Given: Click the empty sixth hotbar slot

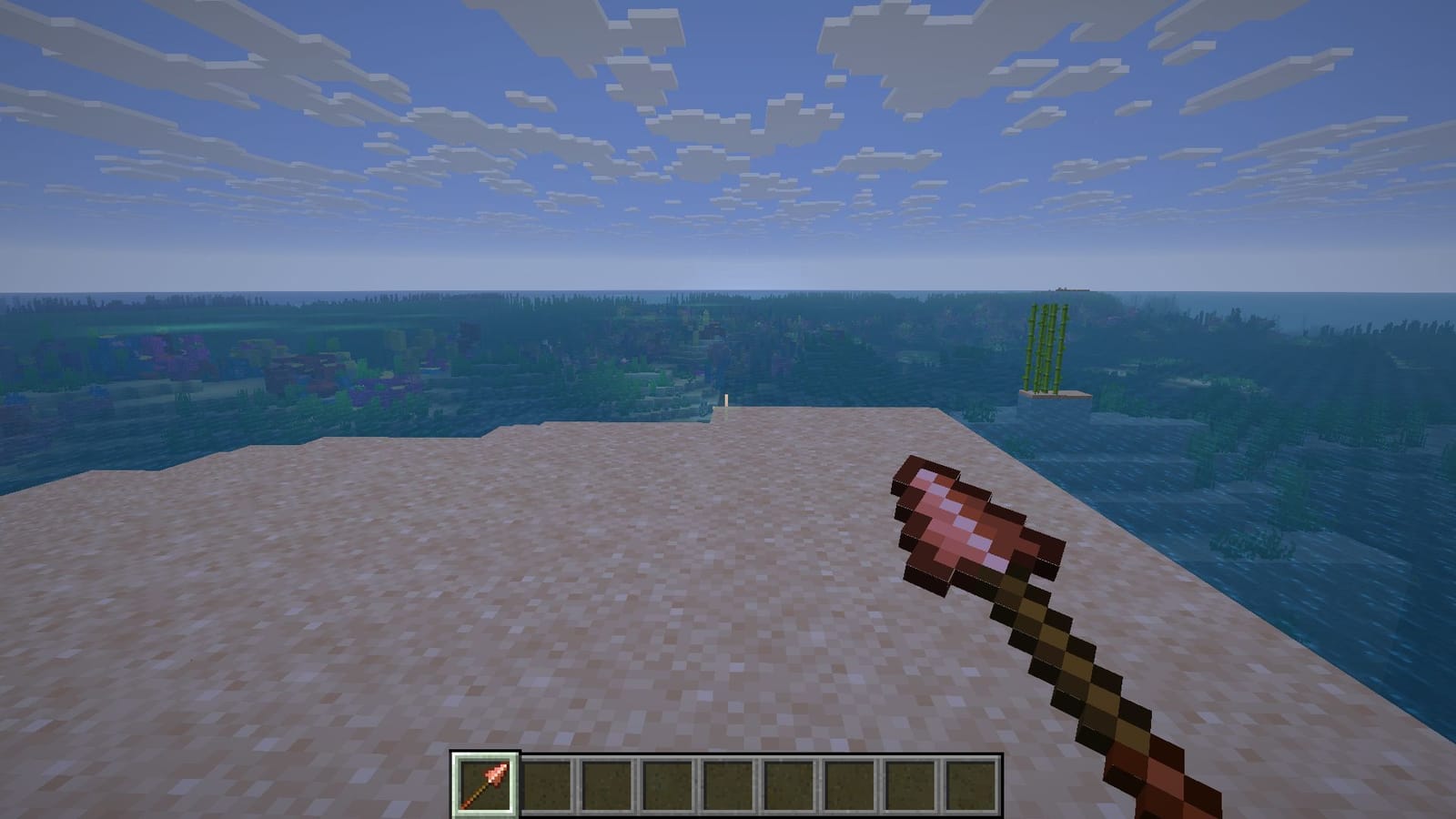Looking at the screenshot, I should coord(789,784).
